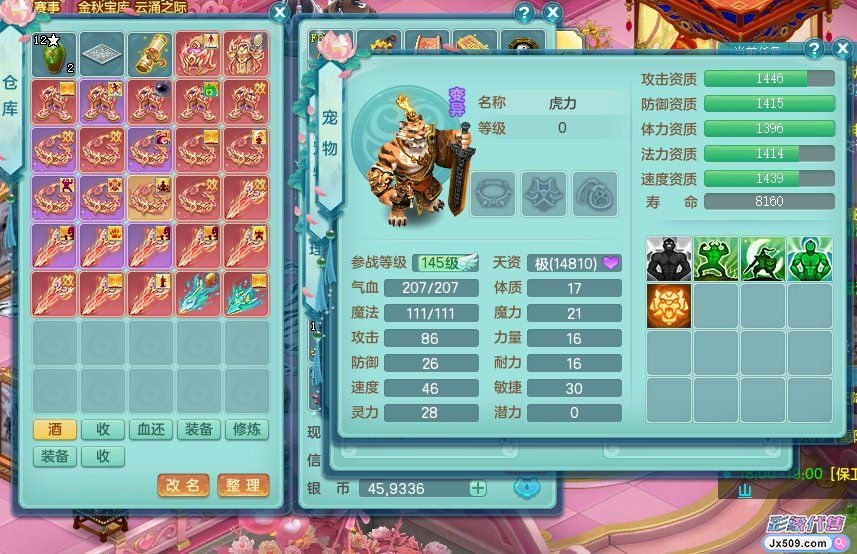Close the pet details window

pyautogui.click(x=842, y=49)
